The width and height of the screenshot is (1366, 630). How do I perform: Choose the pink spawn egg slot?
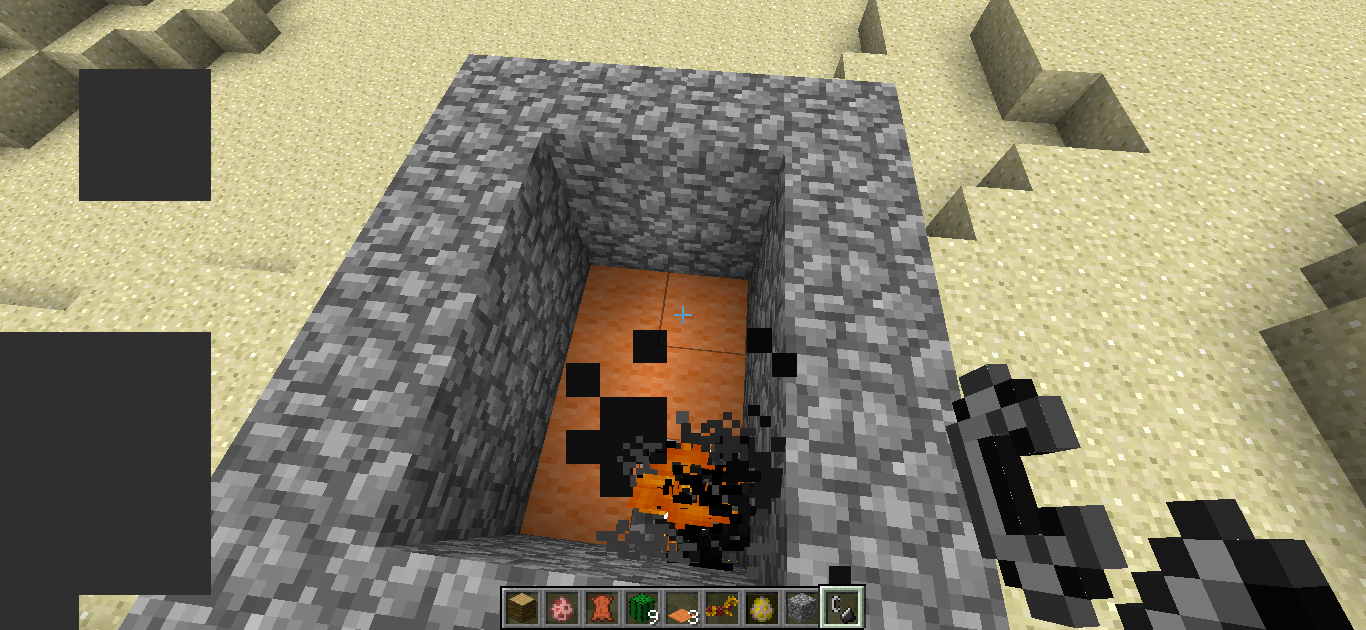point(560,606)
